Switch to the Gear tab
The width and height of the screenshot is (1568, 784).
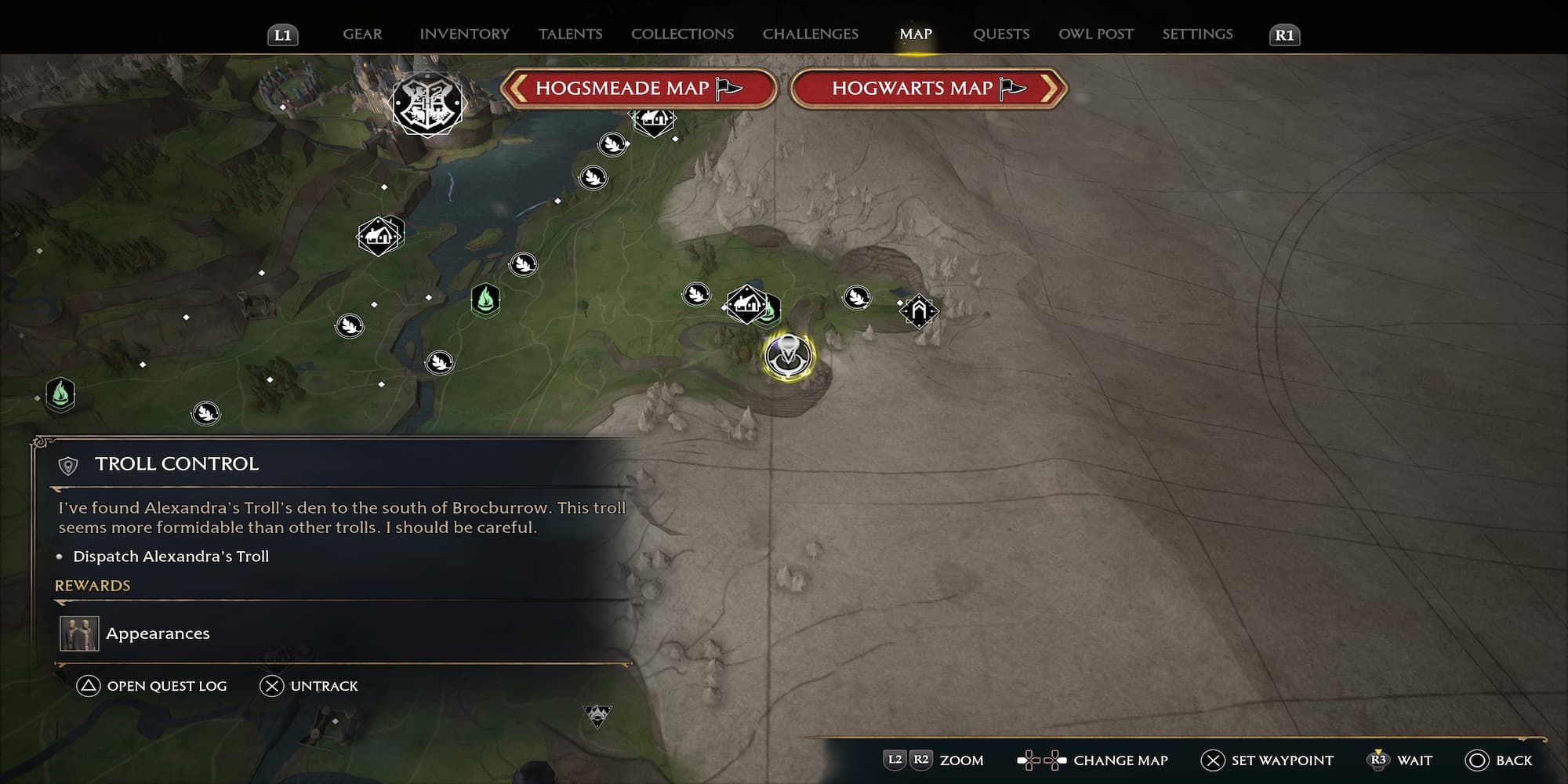pos(362,34)
